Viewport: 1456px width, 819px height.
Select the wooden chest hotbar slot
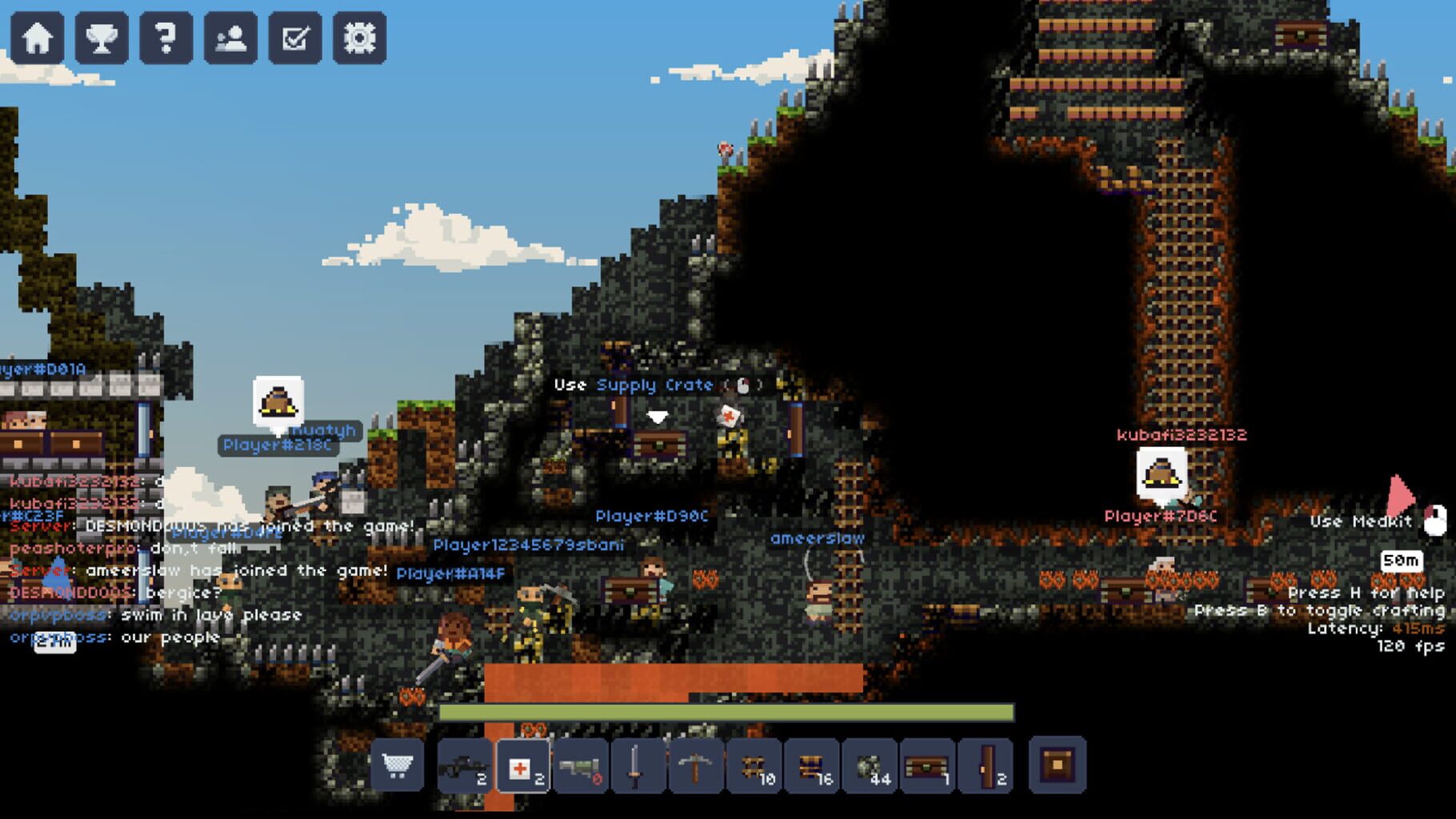[x=926, y=766]
